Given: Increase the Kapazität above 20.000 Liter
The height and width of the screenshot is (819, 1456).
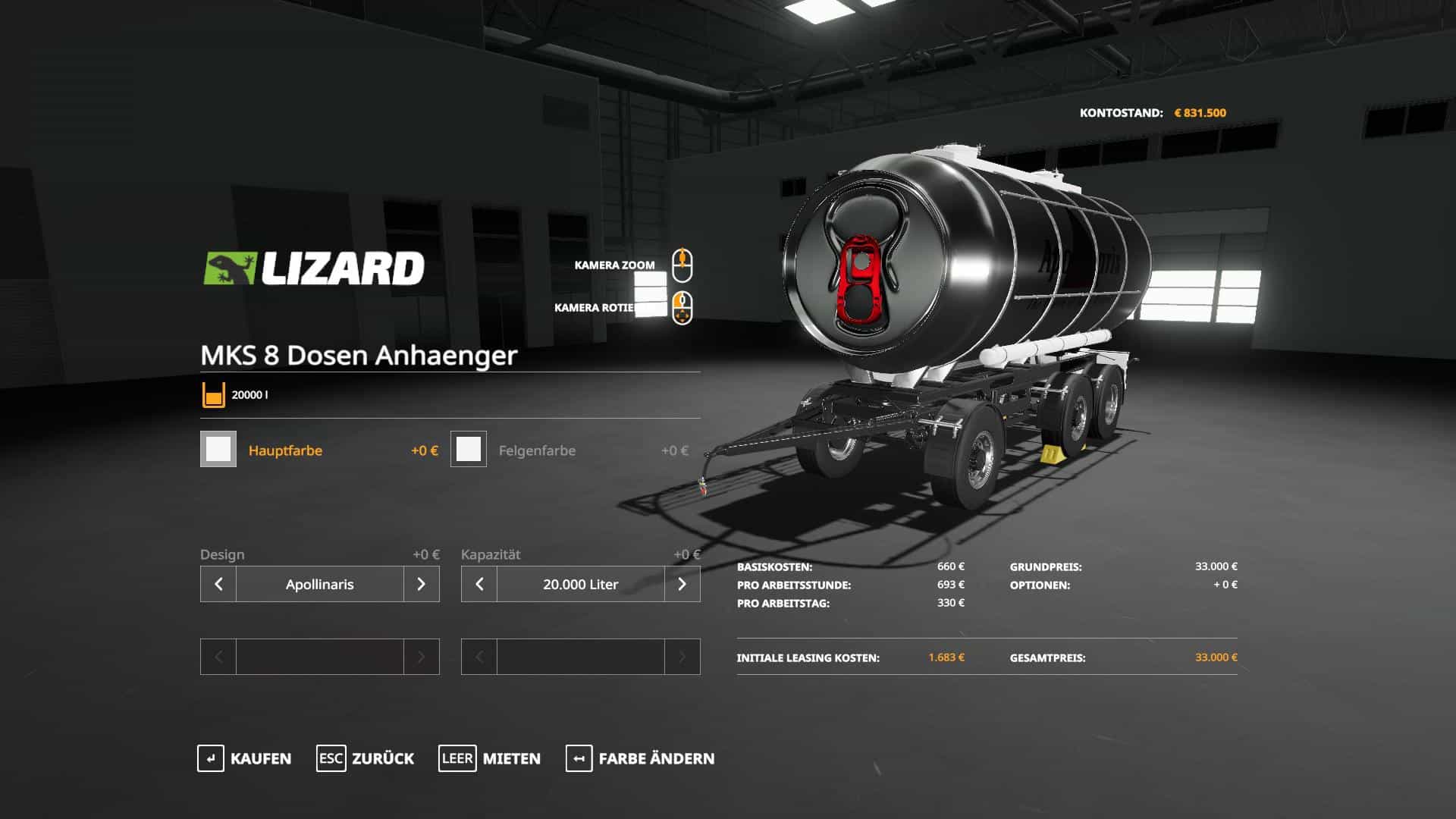Looking at the screenshot, I should [x=682, y=584].
